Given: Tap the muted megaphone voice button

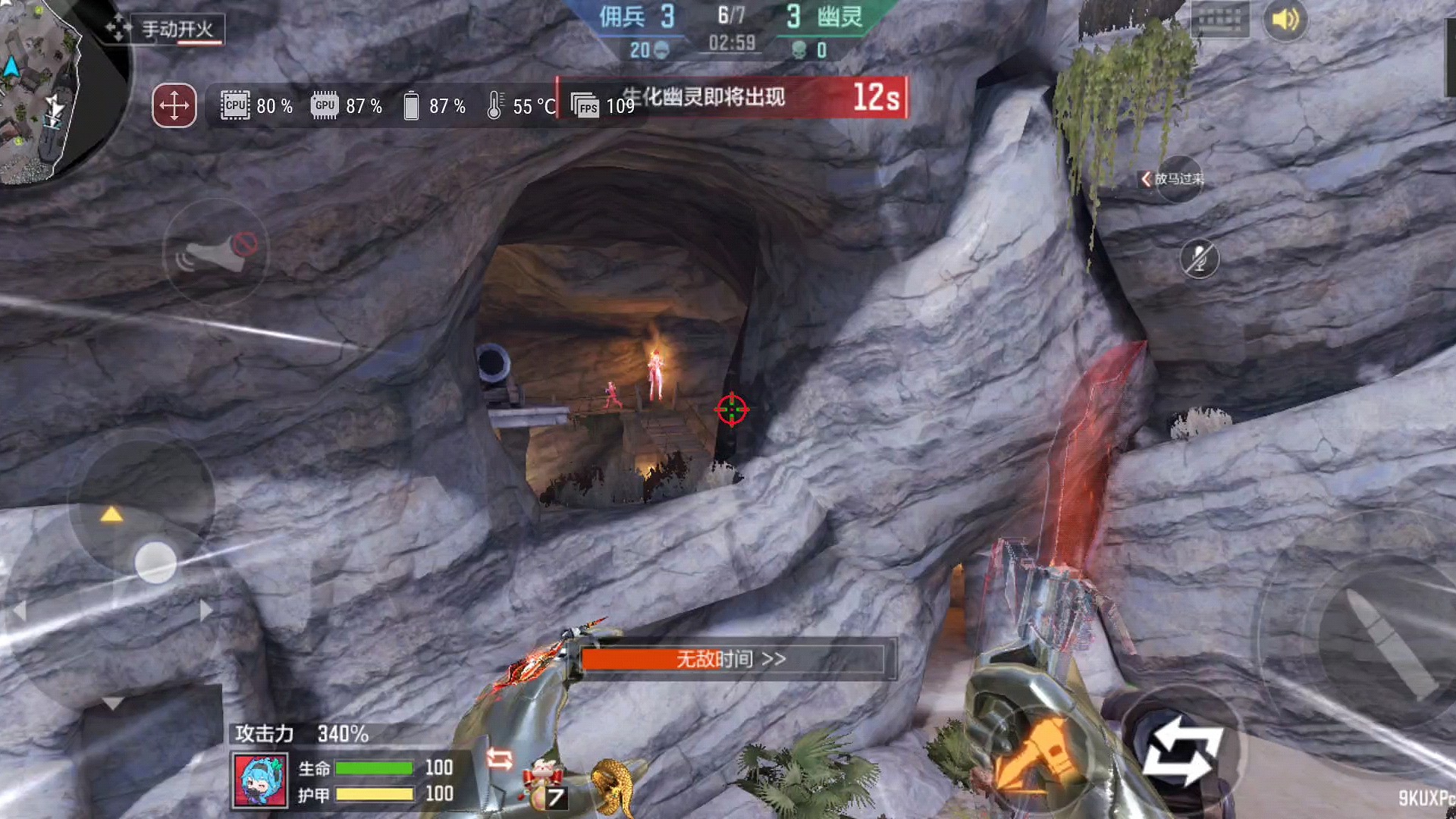Looking at the screenshot, I should pos(216,253).
